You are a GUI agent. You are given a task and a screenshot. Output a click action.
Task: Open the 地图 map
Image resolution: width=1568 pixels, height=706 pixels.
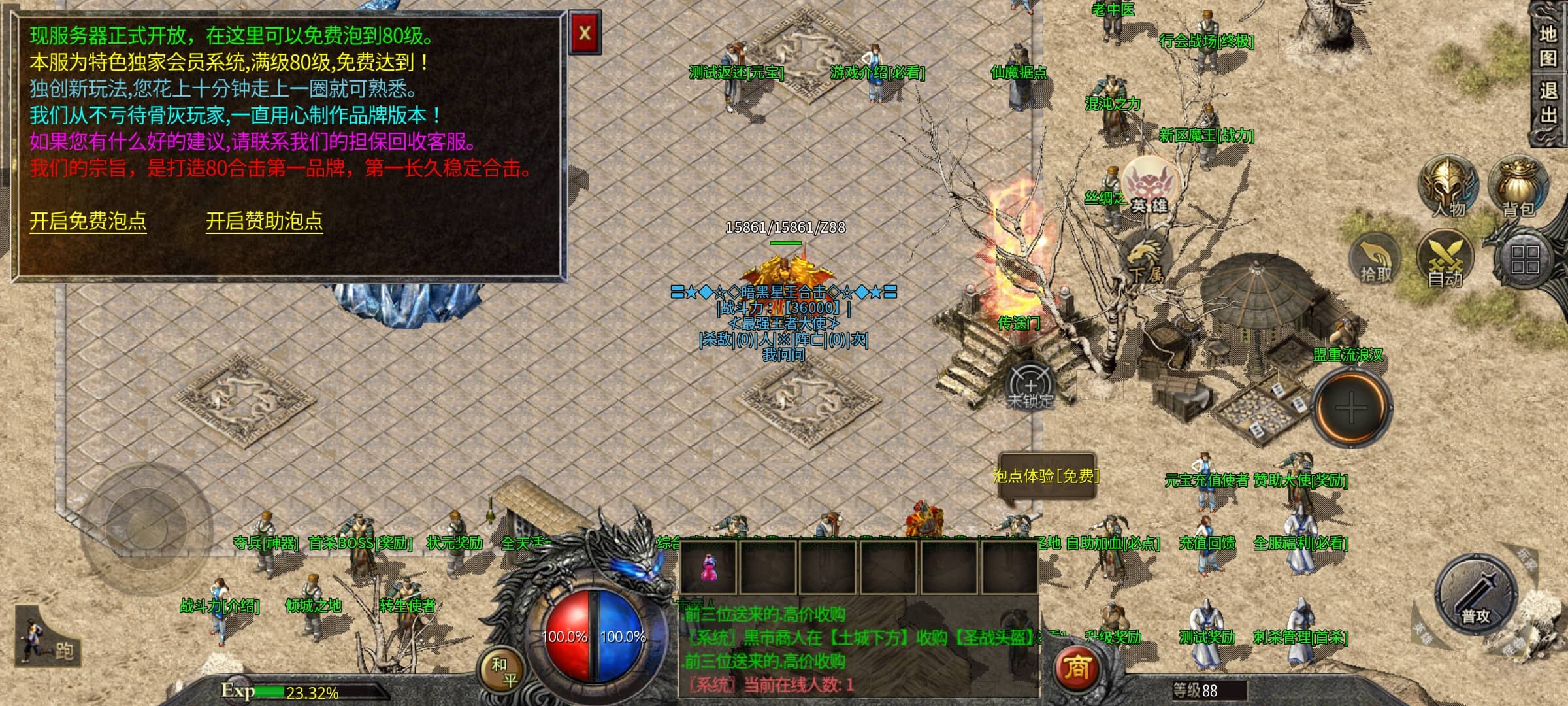click(x=1548, y=46)
